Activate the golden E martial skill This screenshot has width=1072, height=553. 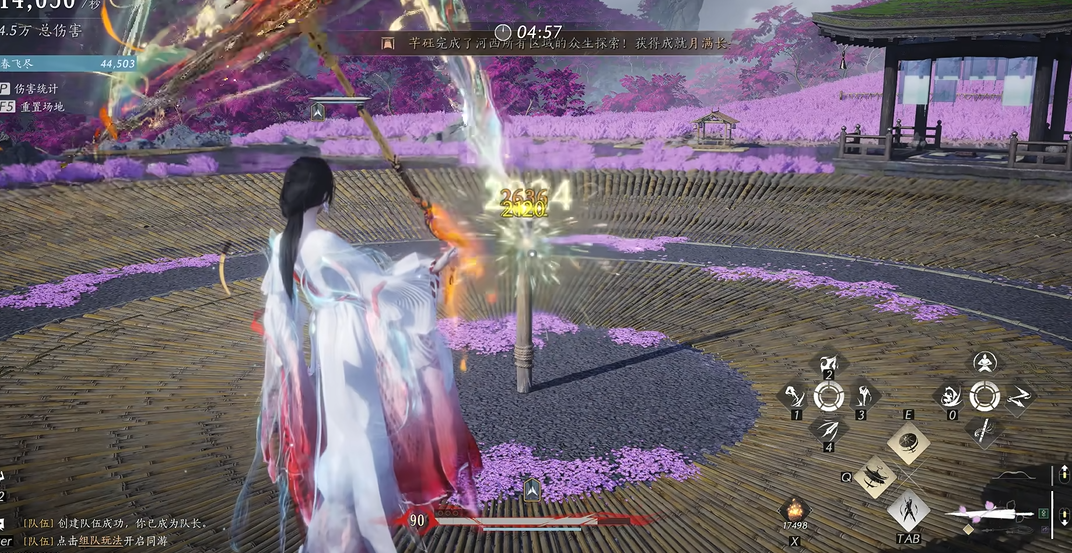(908, 443)
